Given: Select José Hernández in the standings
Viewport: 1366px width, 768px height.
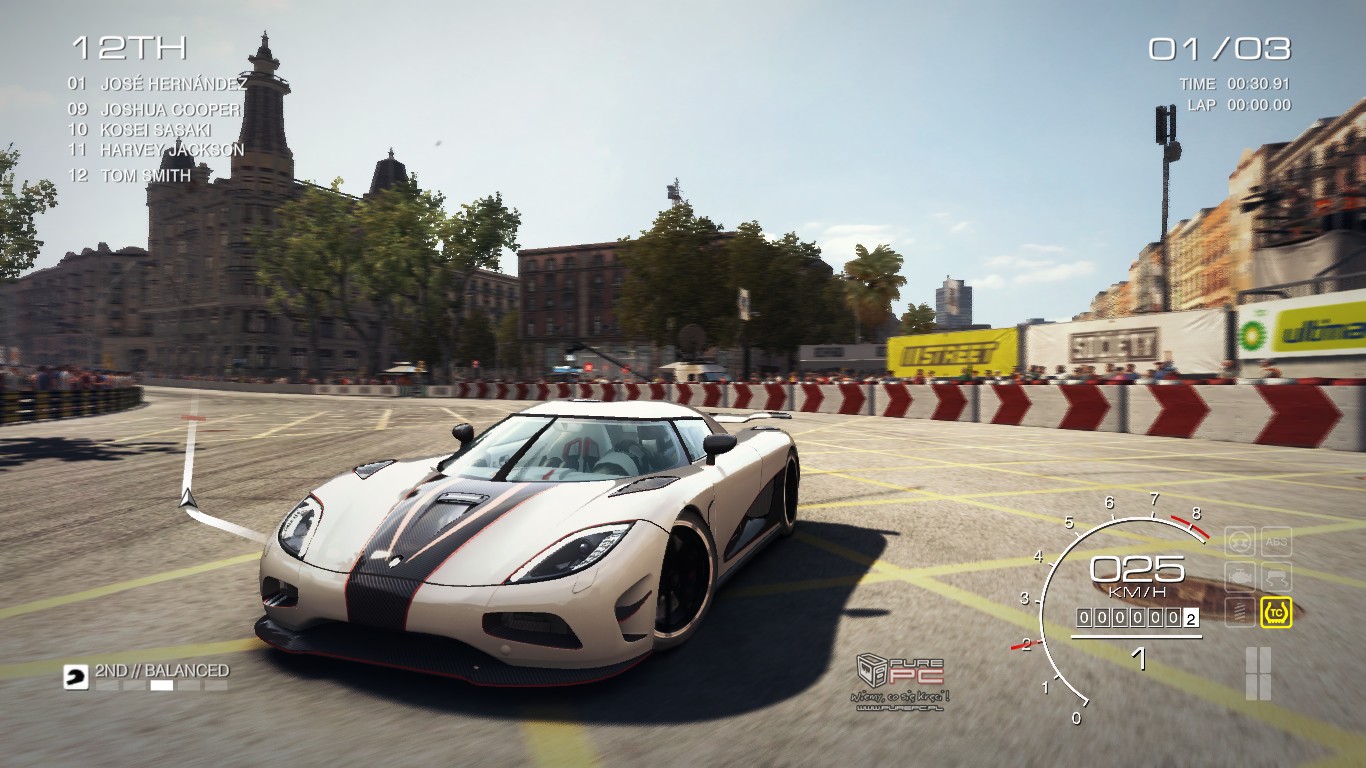Looking at the screenshot, I should 173,84.
